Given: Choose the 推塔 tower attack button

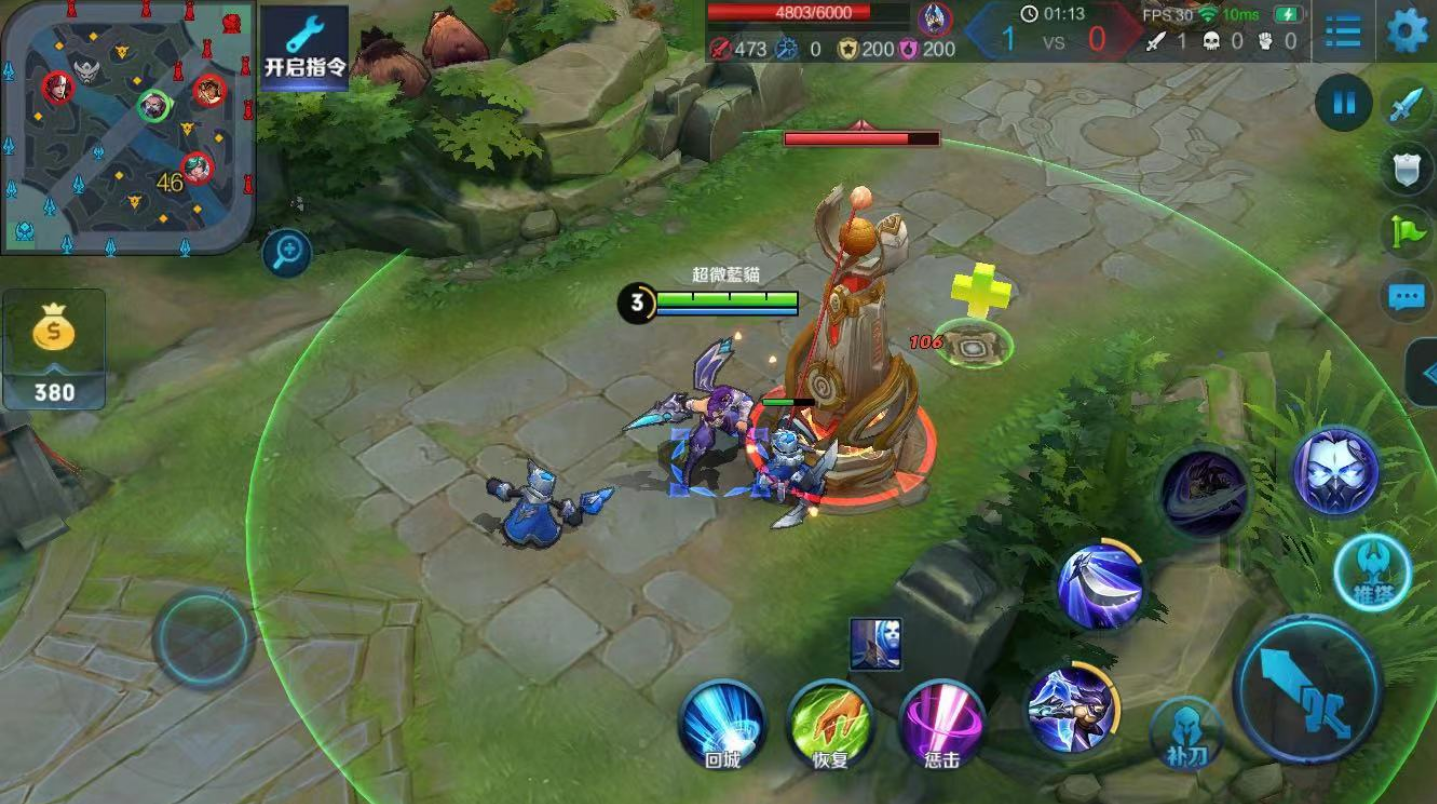Looking at the screenshot, I should [x=1373, y=573].
